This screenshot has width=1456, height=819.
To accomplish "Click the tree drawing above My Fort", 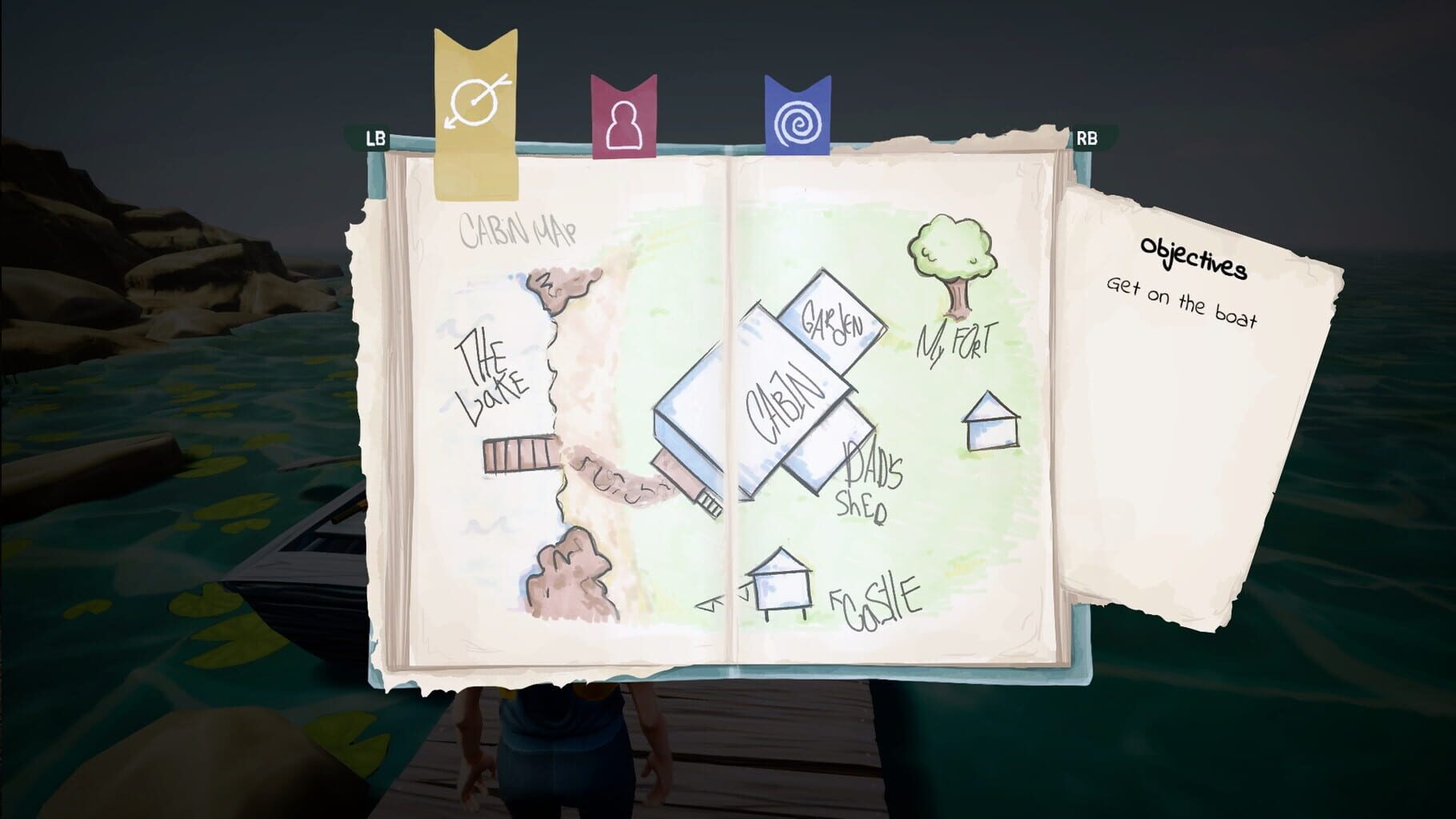I will pyautogui.click(x=952, y=256).
